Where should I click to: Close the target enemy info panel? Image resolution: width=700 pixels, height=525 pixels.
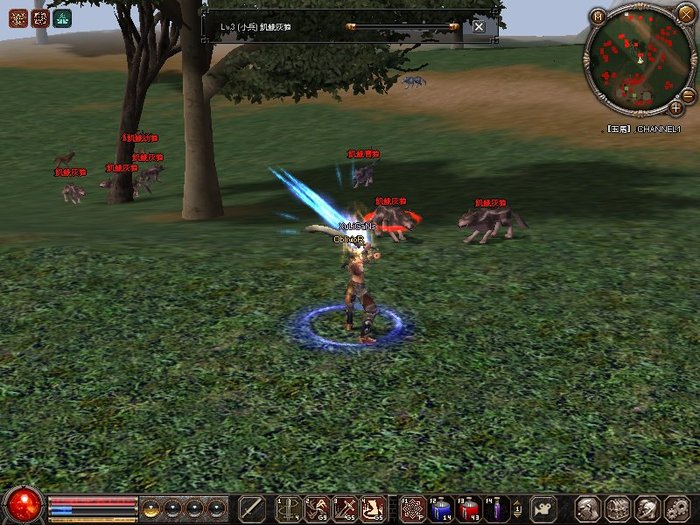[x=479, y=27]
